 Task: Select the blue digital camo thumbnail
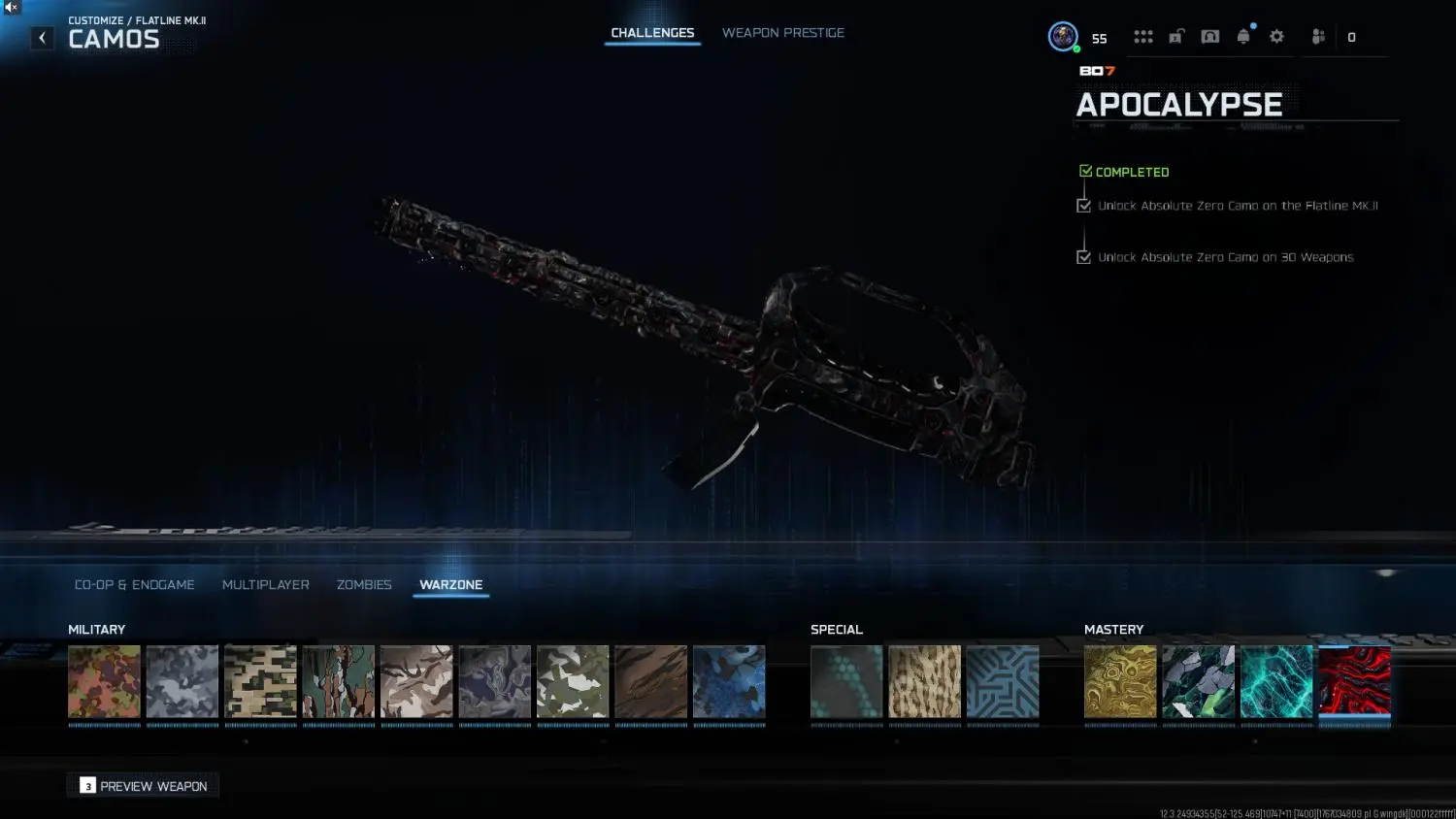tap(729, 681)
